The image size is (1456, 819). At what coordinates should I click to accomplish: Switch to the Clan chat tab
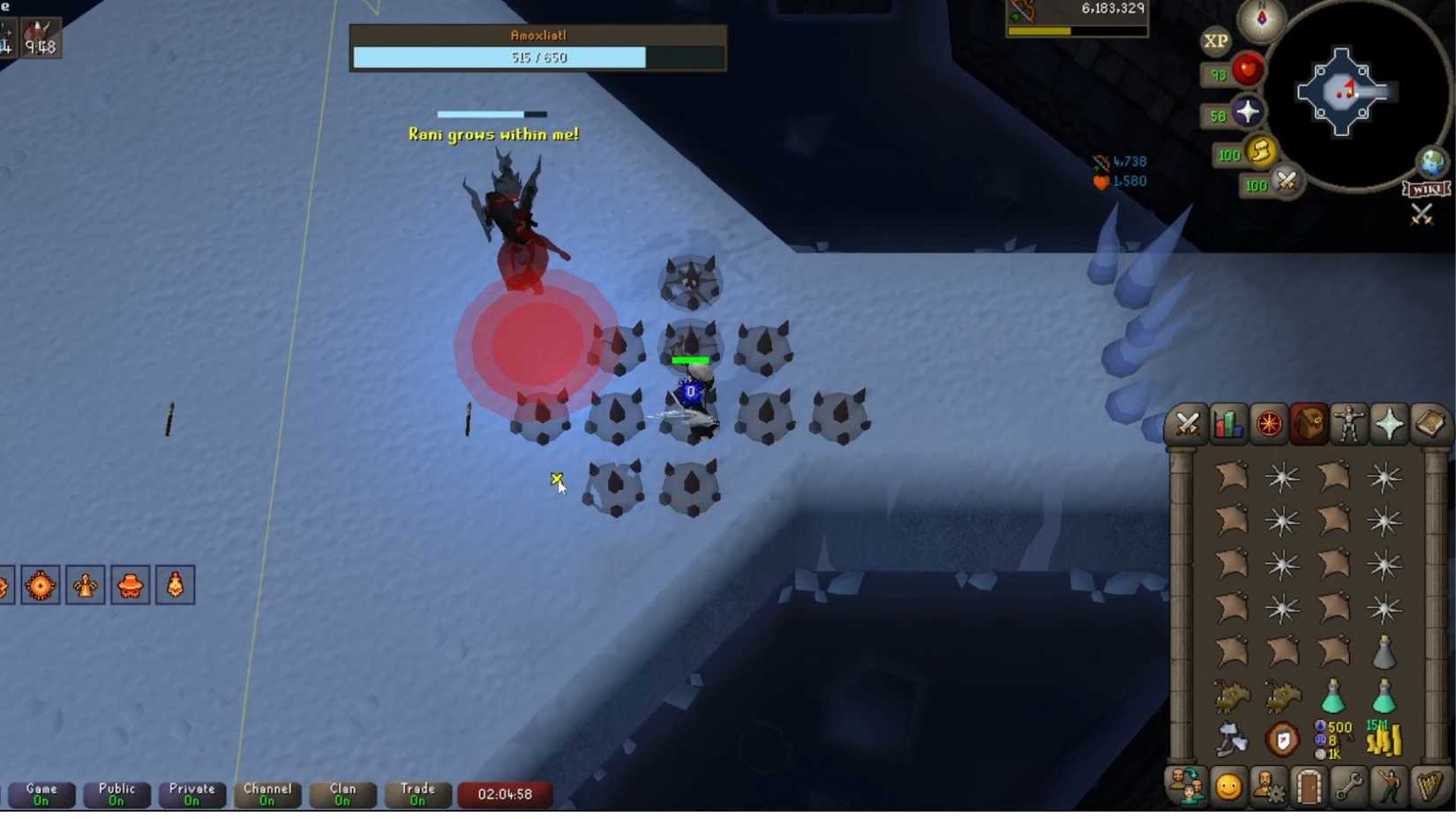341,794
